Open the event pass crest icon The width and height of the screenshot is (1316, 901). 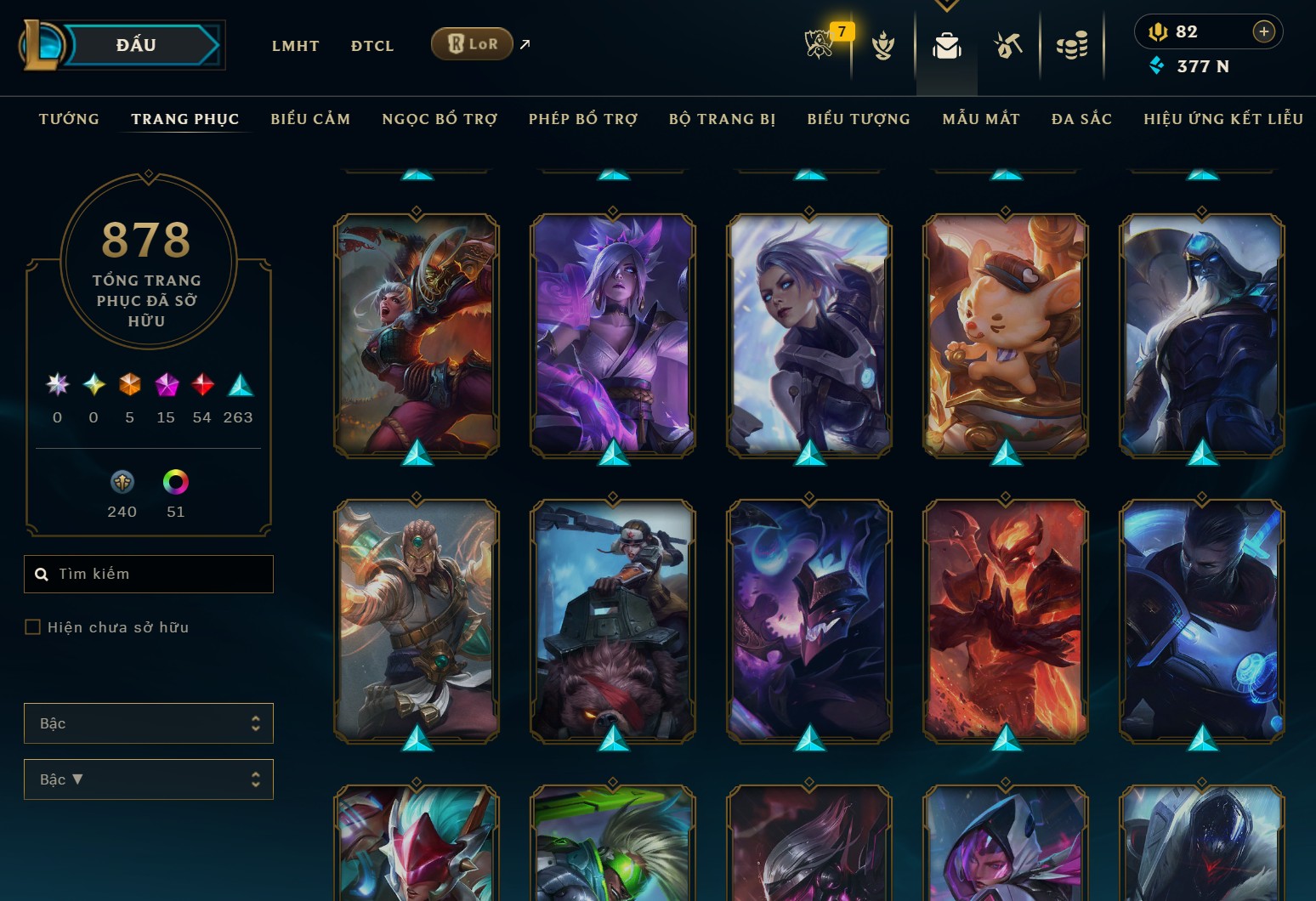pyautogui.click(x=882, y=47)
